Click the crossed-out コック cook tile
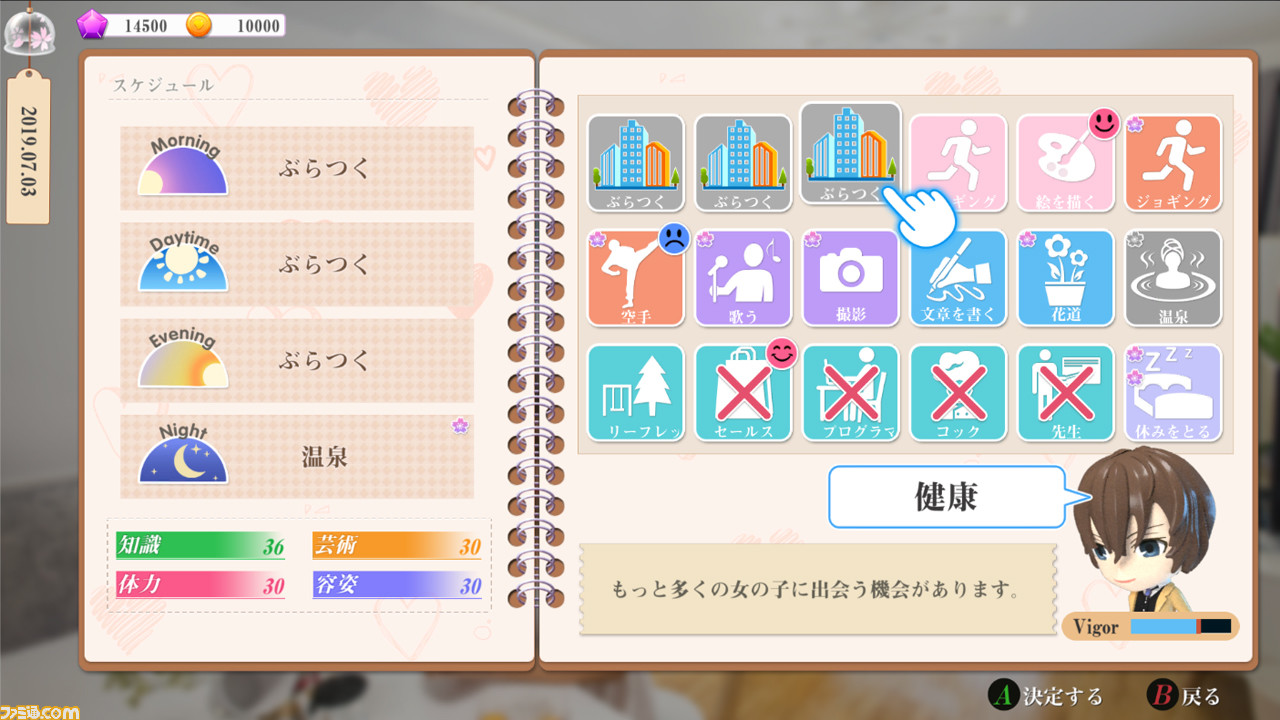1280x720 pixels. click(x=958, y=392)
